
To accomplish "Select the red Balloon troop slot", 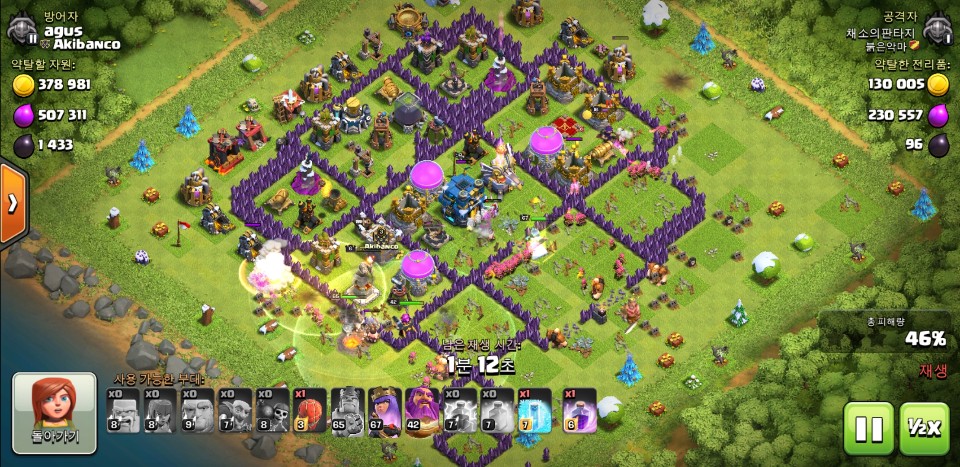I will pyautogui.click(x=310, y=411).
